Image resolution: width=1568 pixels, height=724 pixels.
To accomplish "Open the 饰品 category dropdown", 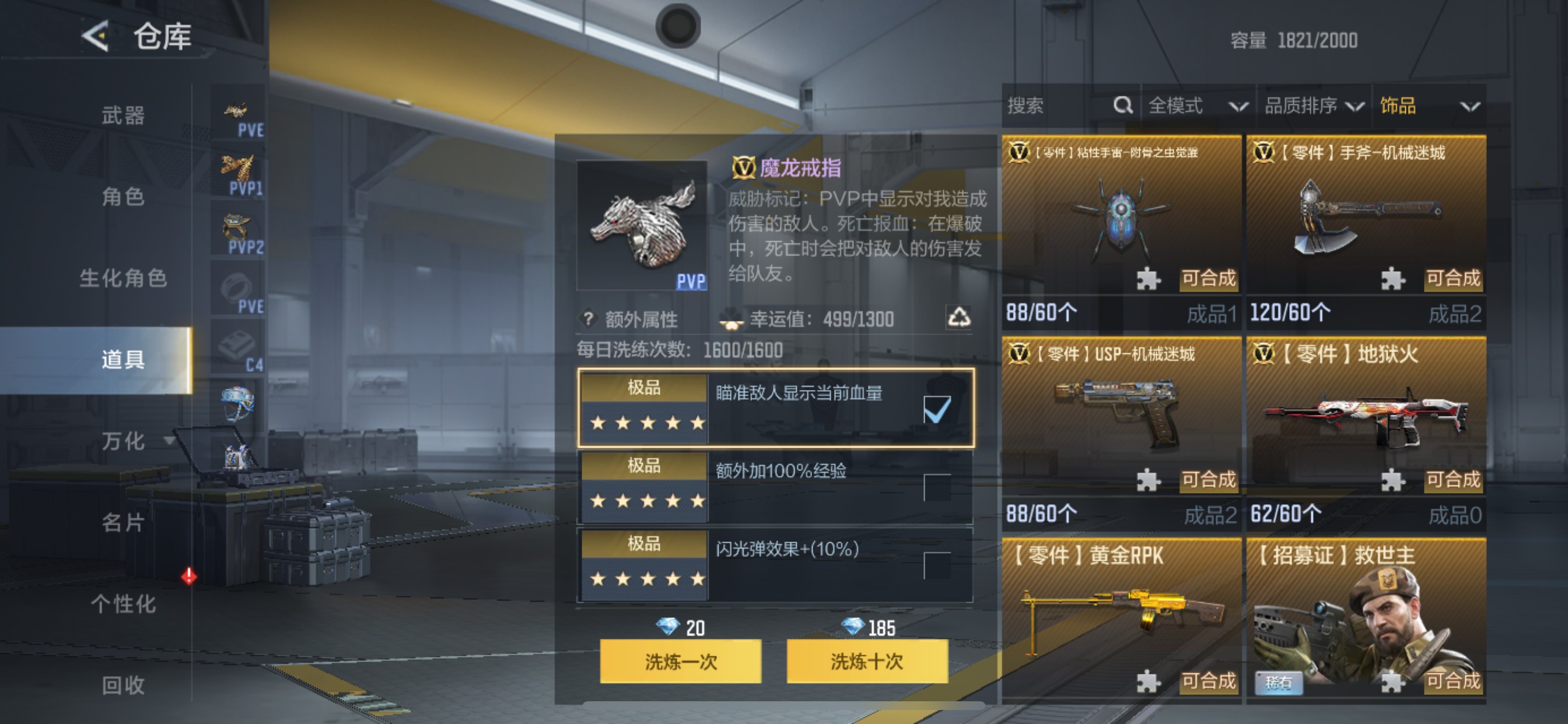I will tap(1433, 106).
